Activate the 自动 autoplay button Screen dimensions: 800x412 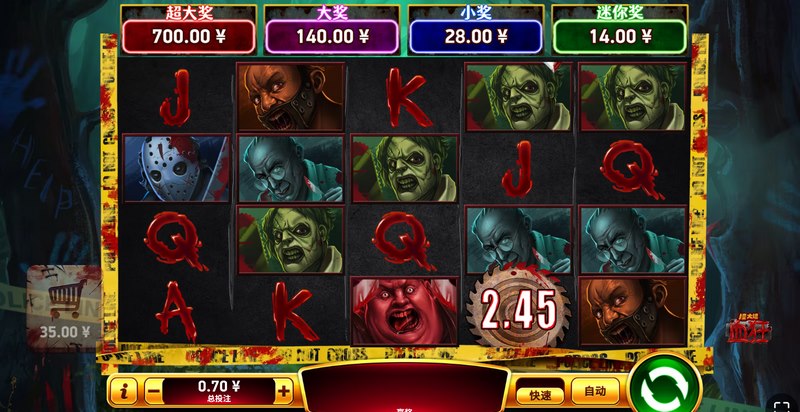595,392
